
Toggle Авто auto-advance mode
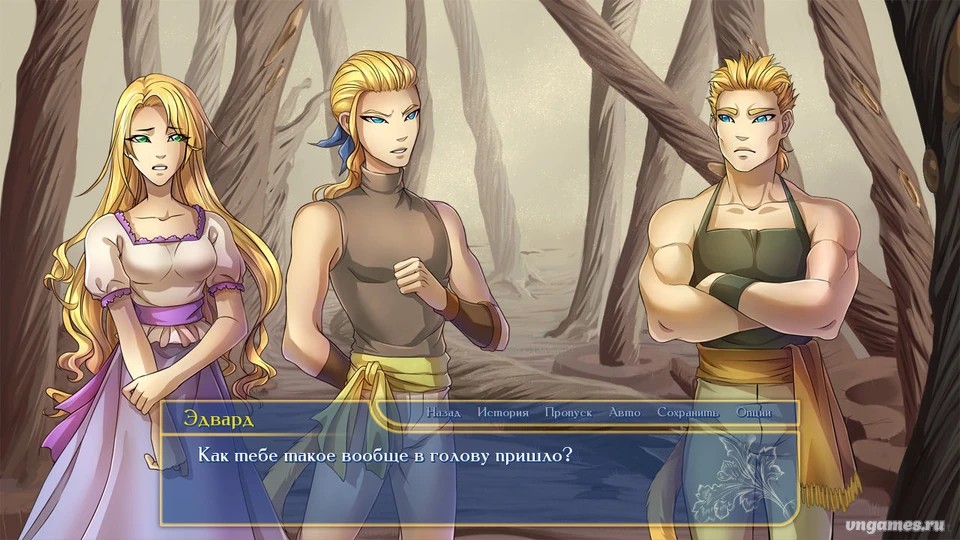click(x=624, y=412)
